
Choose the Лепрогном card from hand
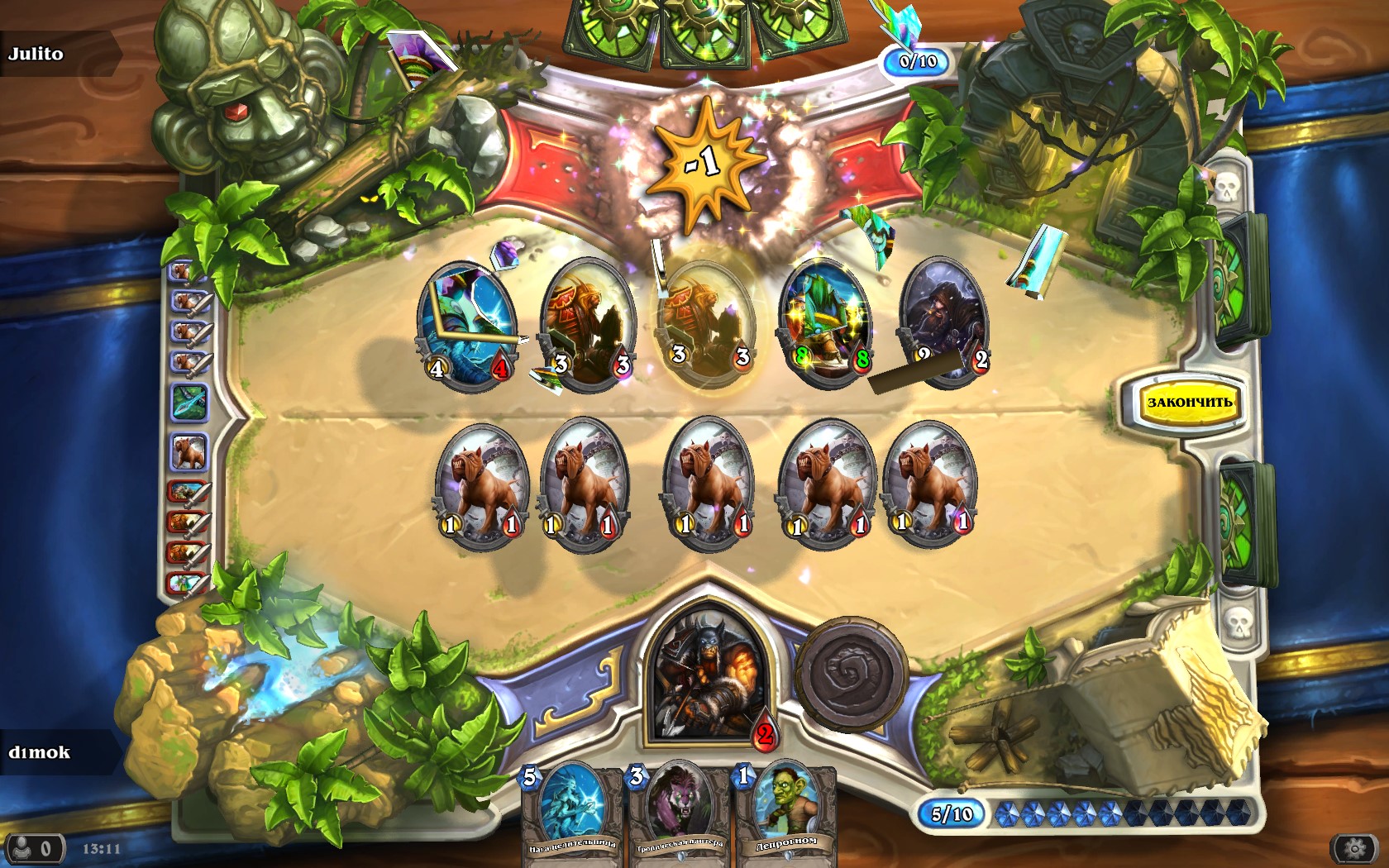785,814
